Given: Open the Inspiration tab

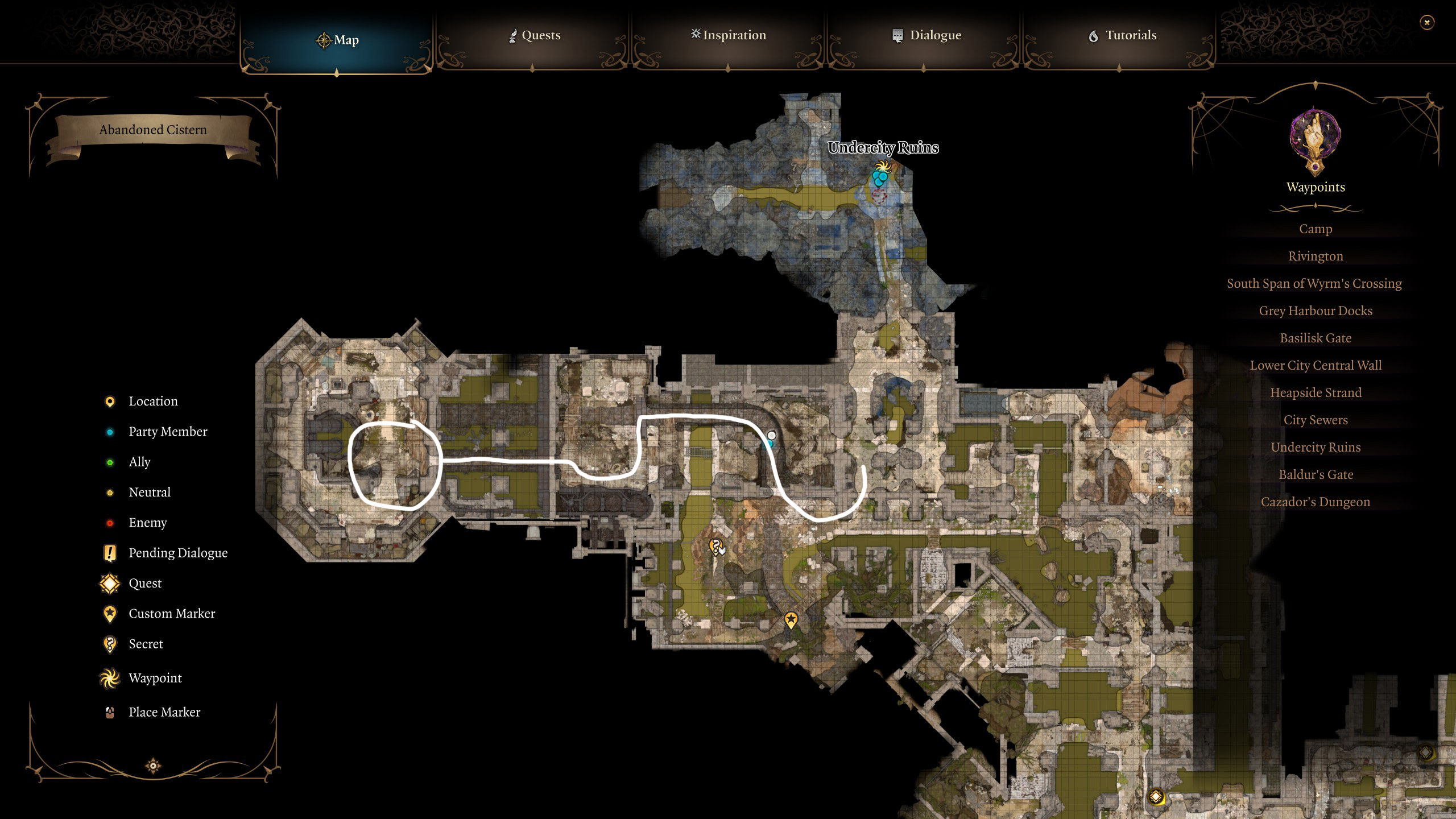Looking at the screenshot, I should [728, 35].
